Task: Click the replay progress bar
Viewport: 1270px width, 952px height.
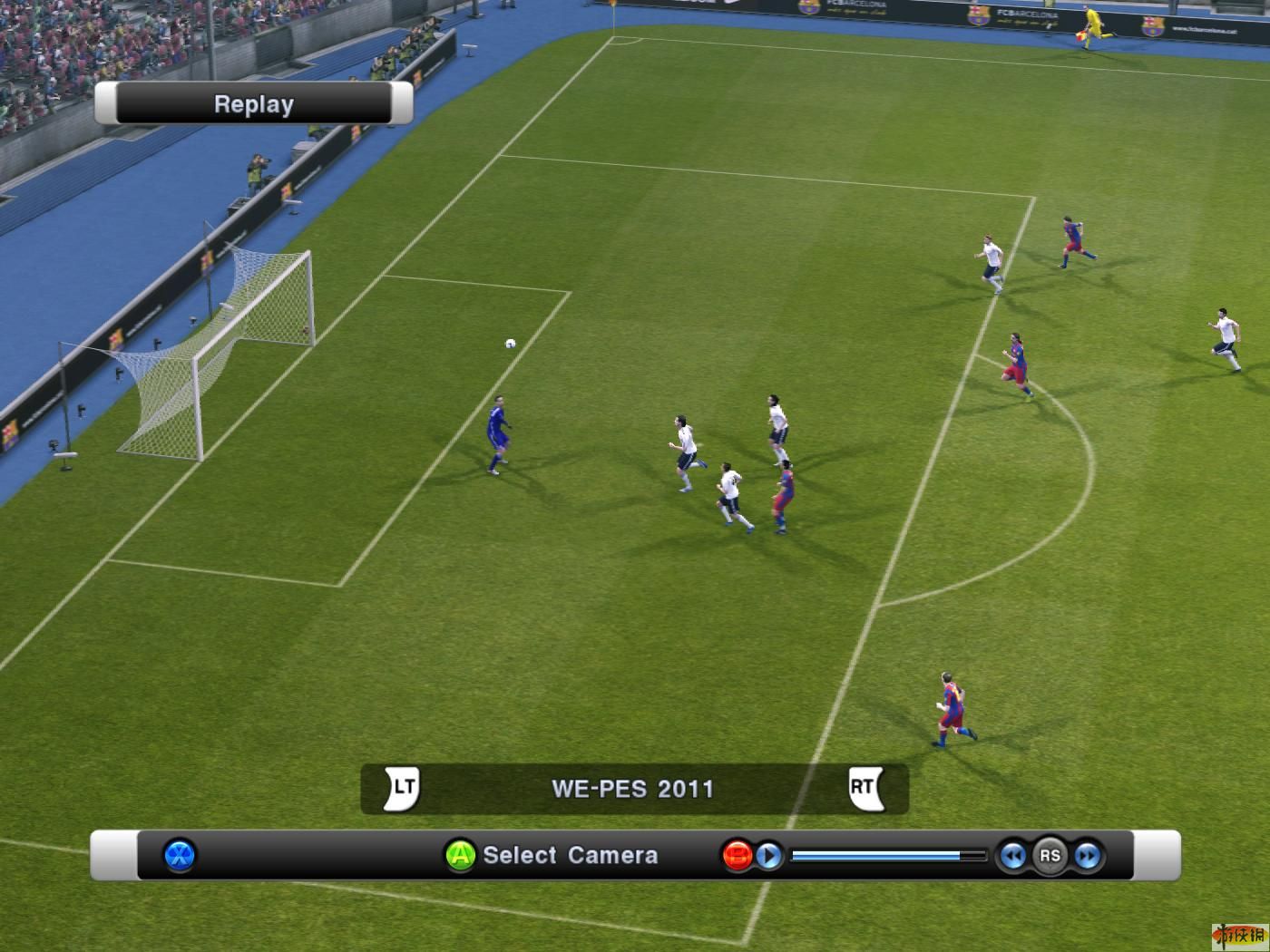Action: [887, 855]
